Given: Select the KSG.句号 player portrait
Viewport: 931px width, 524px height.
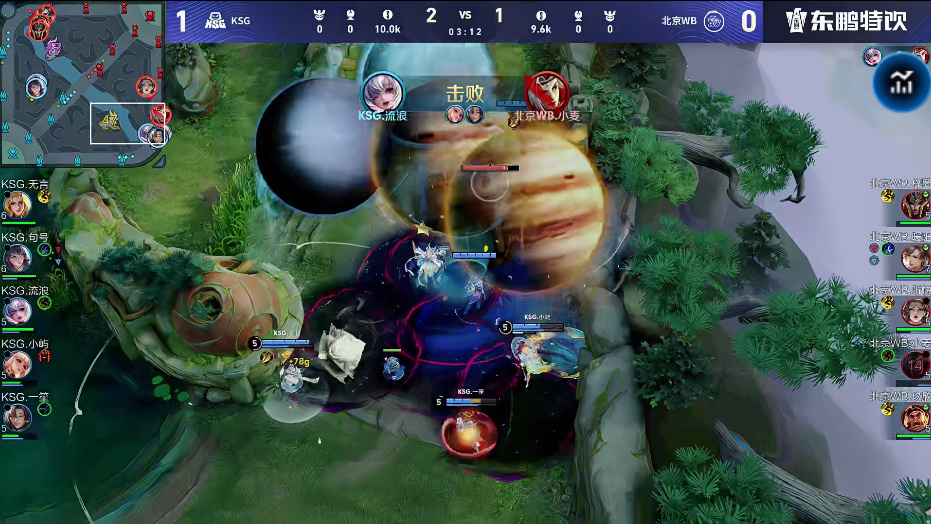Looking at the screenshot, I should [x=17, y=259].
